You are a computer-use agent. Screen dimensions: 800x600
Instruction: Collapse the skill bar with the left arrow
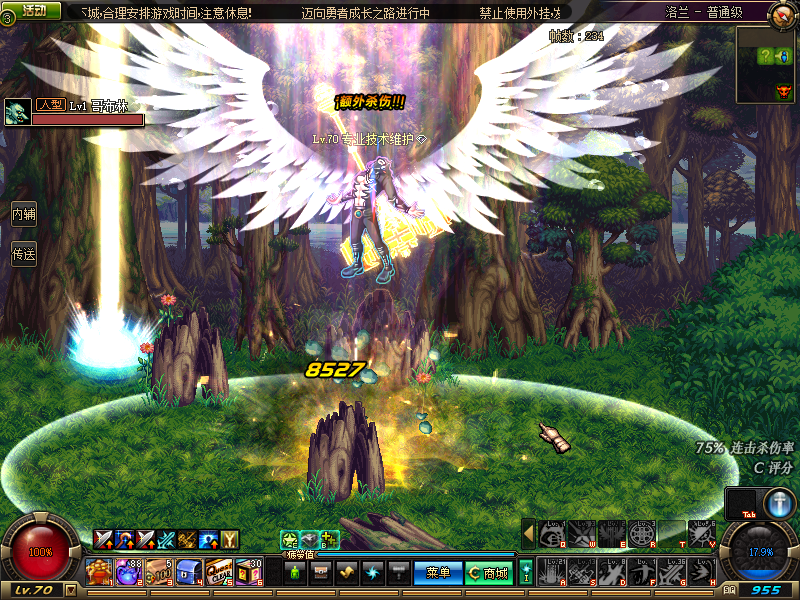[x=528, y=535]
